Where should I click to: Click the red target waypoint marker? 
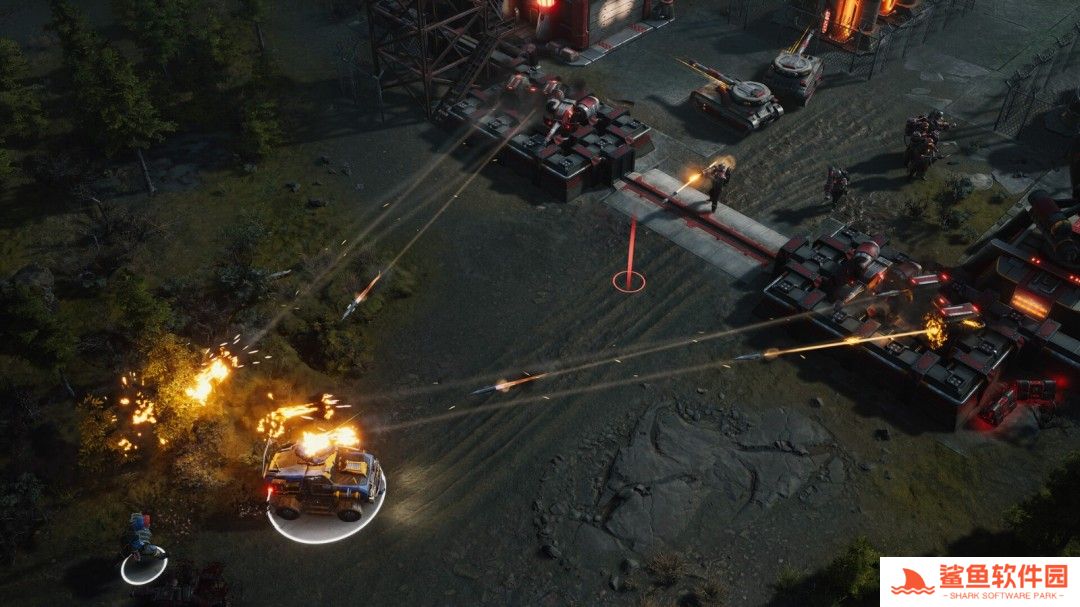coord(629,279)
